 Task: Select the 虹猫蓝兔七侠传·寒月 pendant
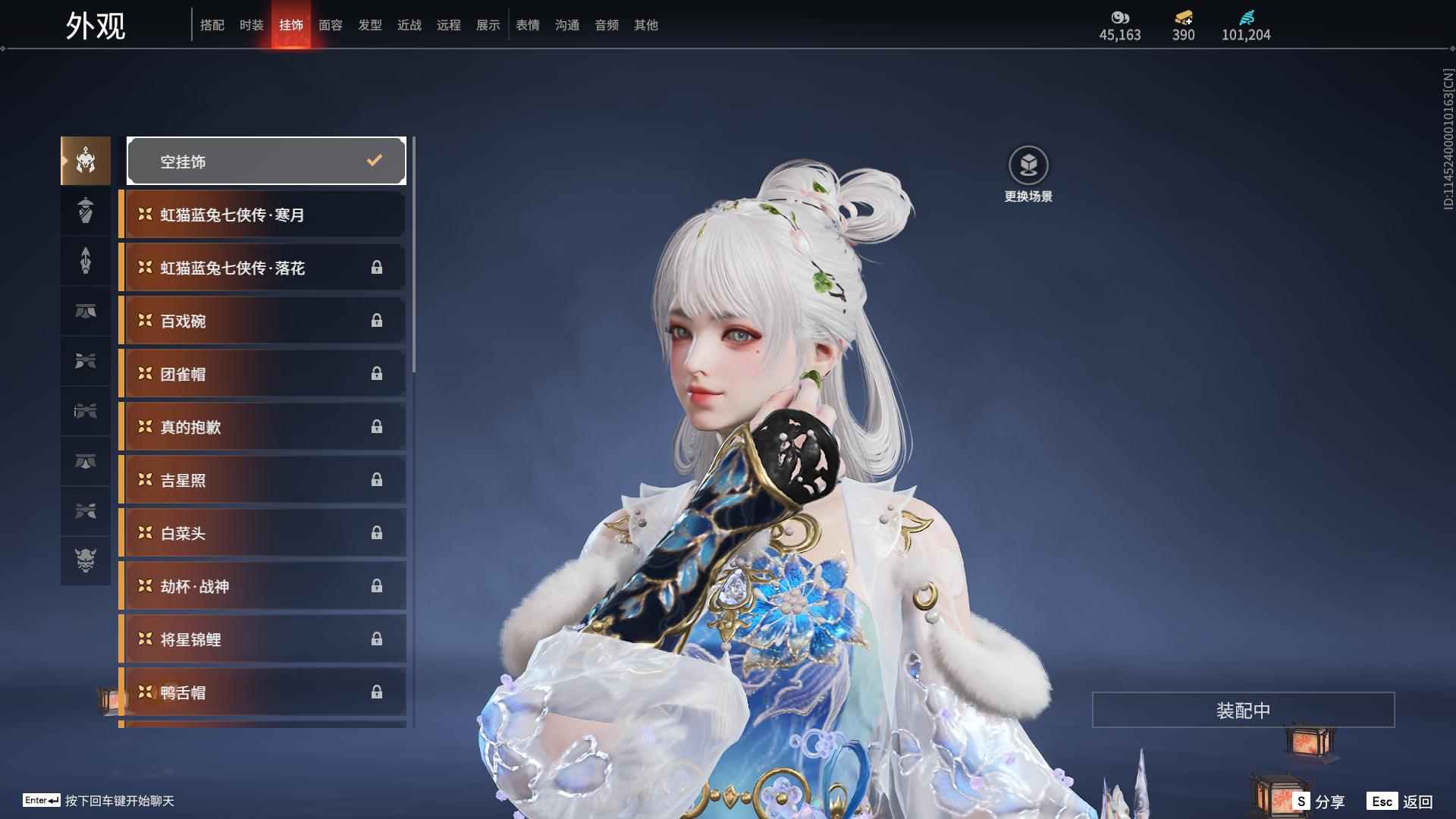coord(262,215)
